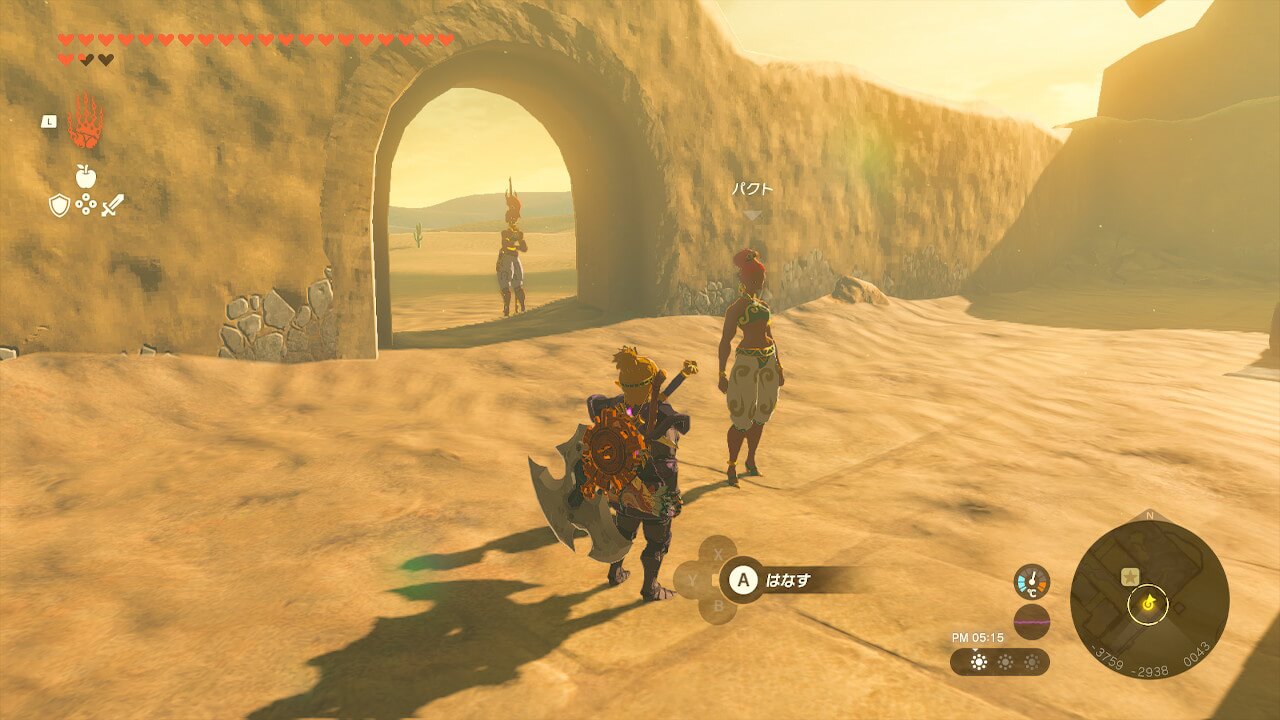This screenshot has width=1280, height=720.
Task: Click the noise level gauge with purple line
Action: pos(1031,621)
